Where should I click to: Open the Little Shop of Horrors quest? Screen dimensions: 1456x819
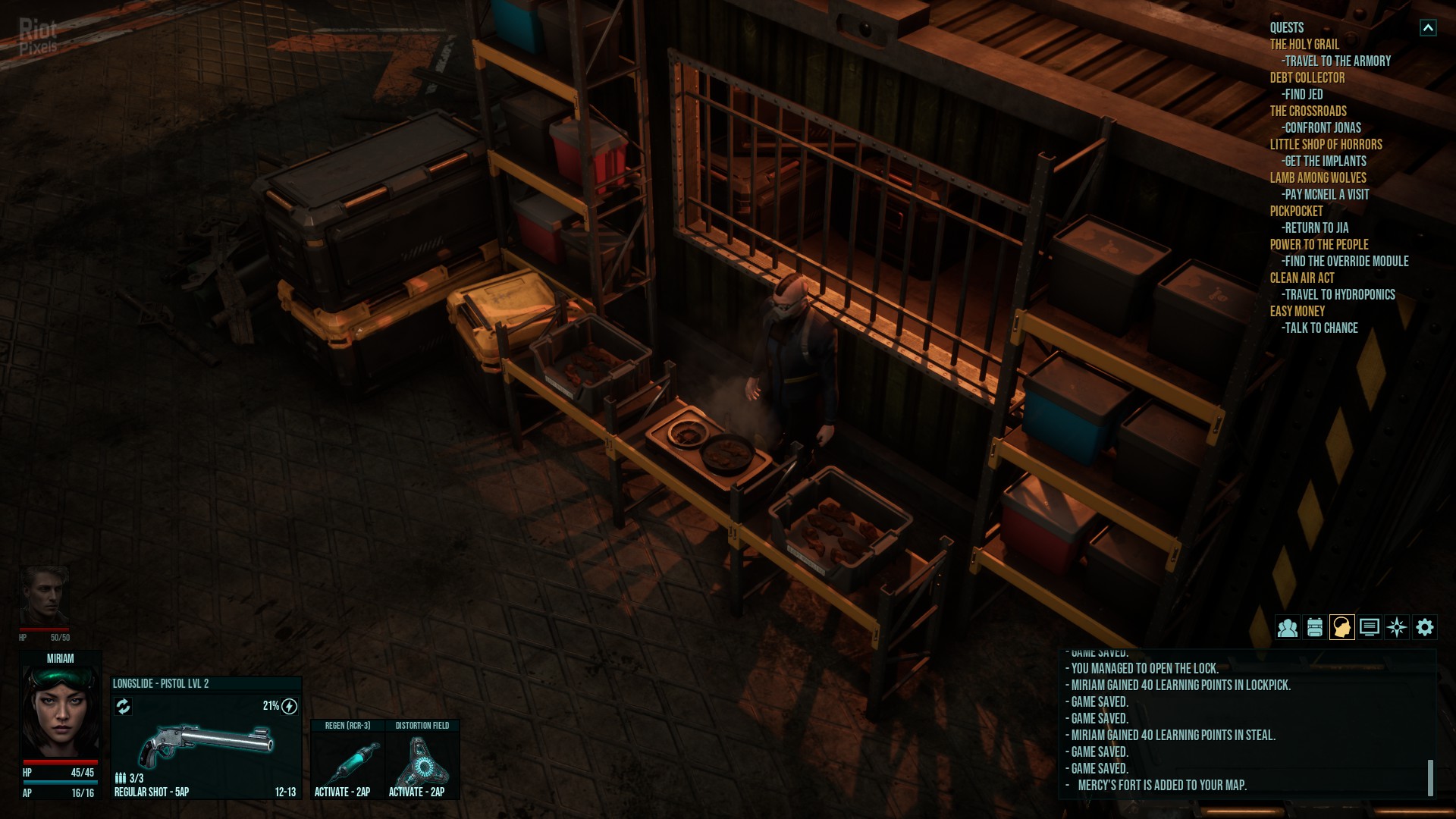(1326, 145)
